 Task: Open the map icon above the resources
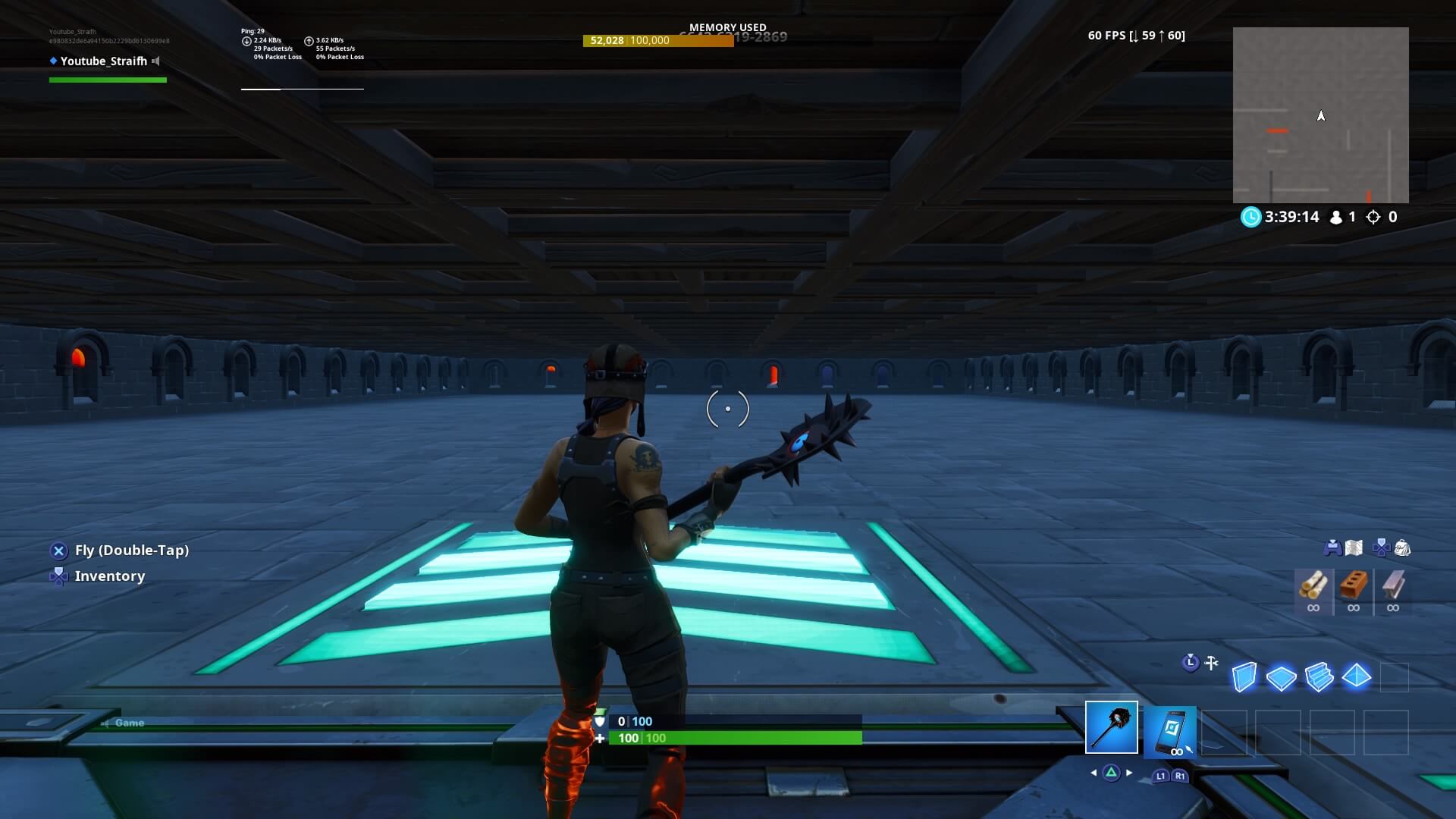[x=1354, y=548]
